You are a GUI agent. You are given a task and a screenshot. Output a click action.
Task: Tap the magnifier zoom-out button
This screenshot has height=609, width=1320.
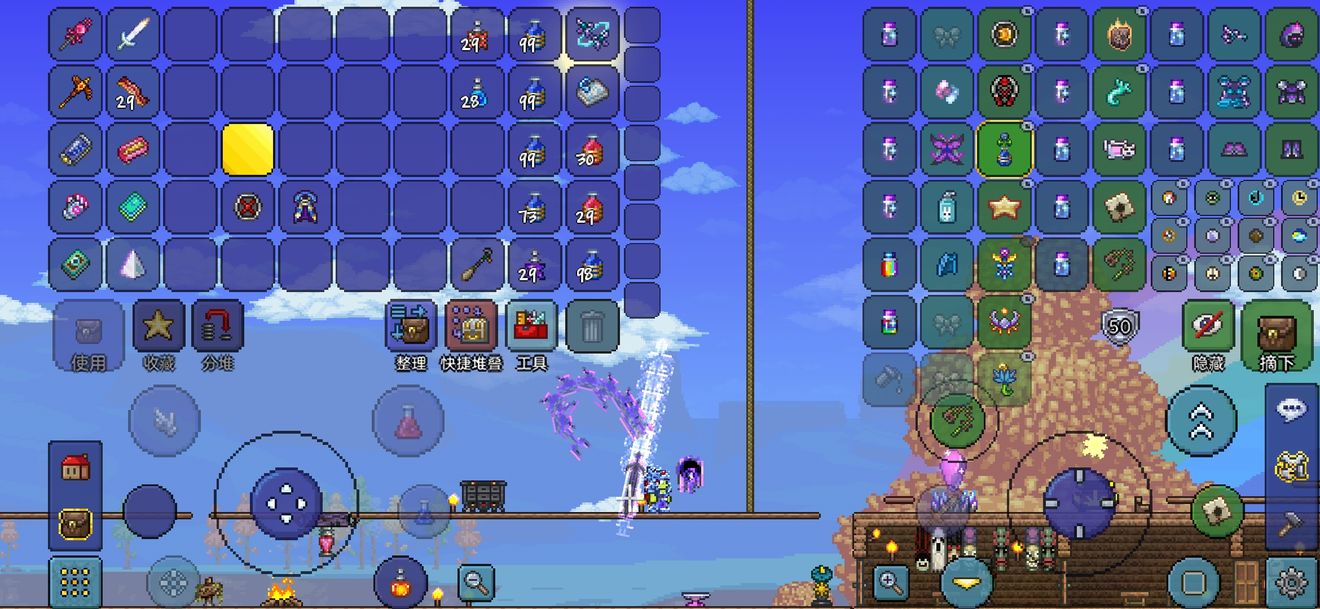pos(476,579)
